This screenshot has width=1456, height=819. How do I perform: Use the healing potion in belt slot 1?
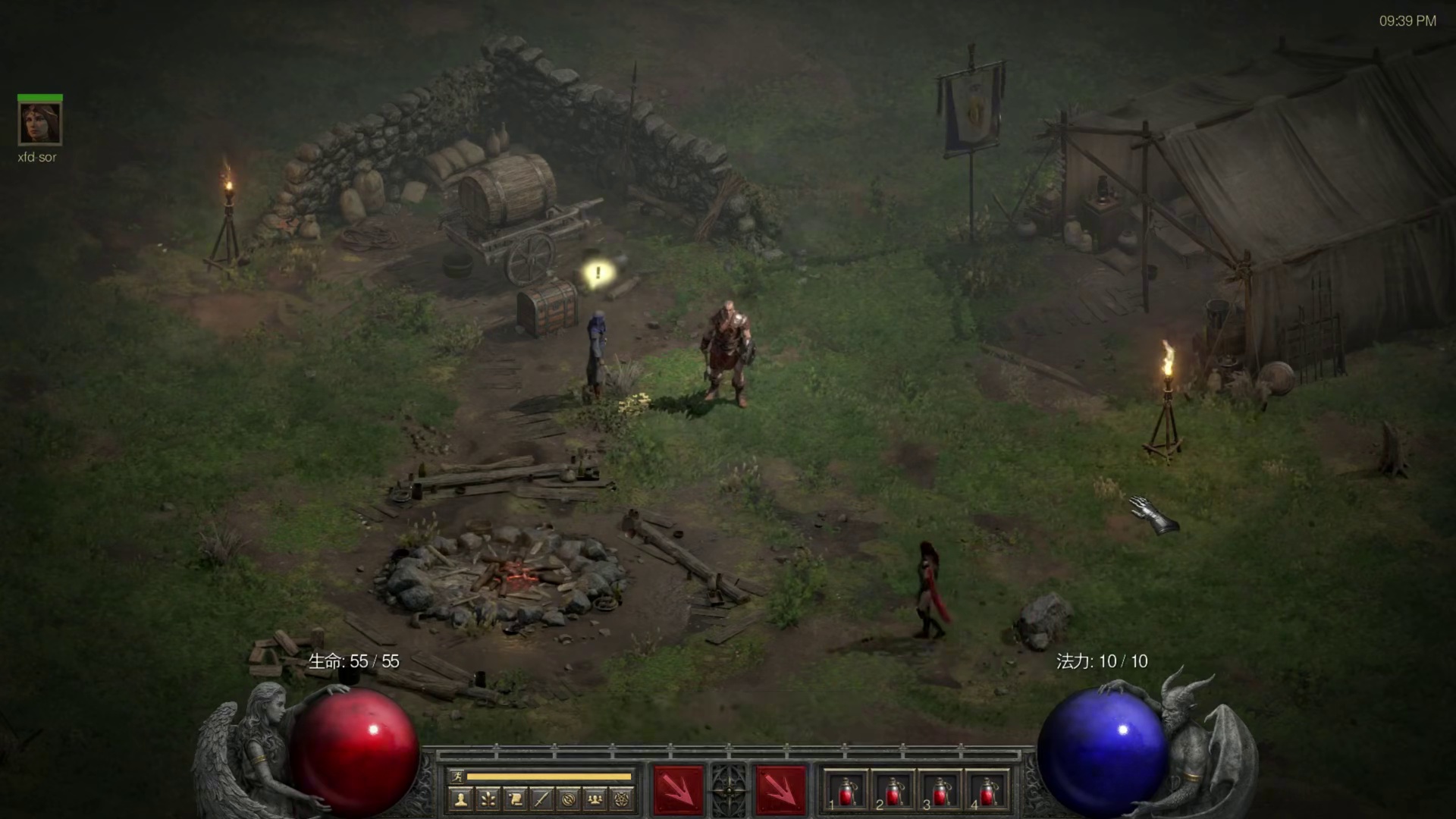(847, 792)
